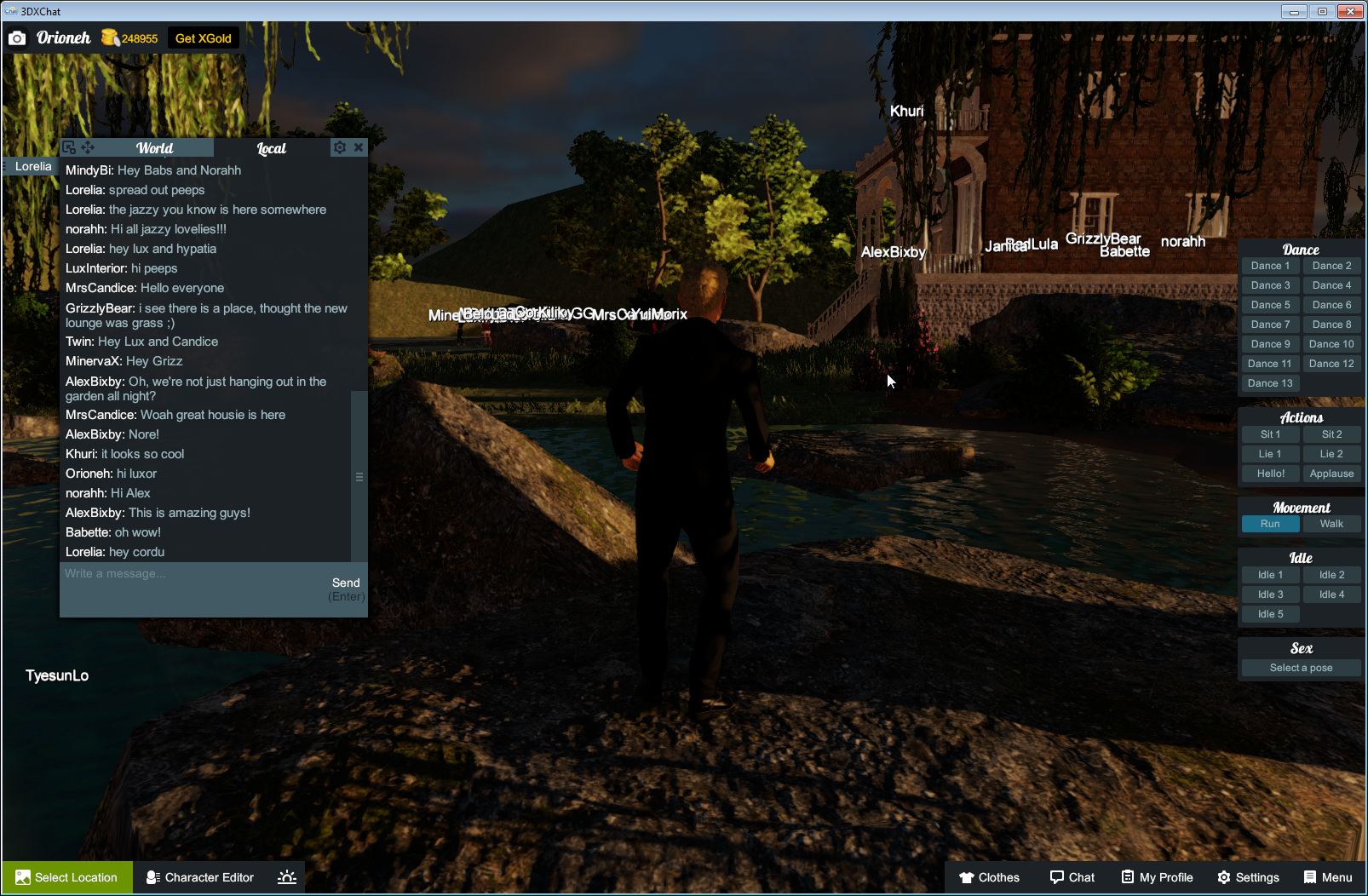Screen dimensions: 1368x896
Task: Start Dance 7 from the Dance panel
Action: click(1270, 324)
